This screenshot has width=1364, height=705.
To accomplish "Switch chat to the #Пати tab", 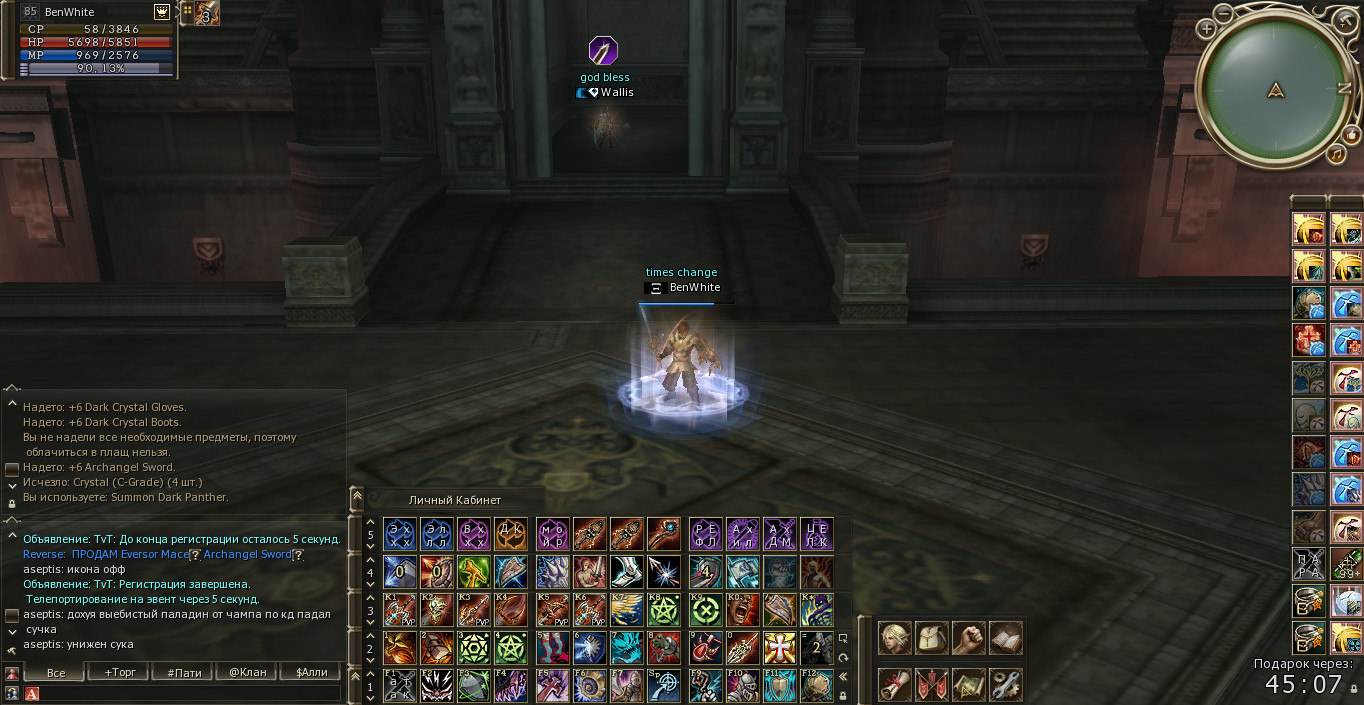I will point(184,672).
